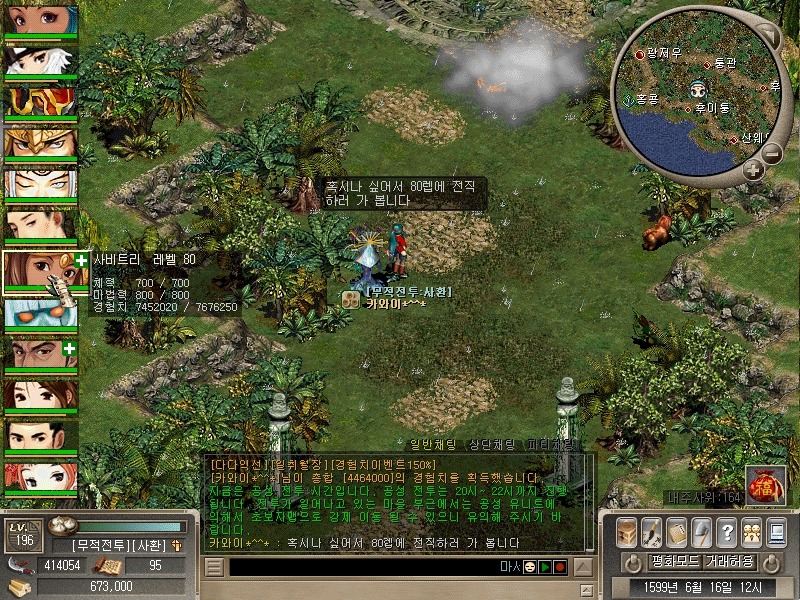Collapse minimap using the triangle arrow button
The height and width of the screenshot is (600, 800).
click(x=767, y=33)
